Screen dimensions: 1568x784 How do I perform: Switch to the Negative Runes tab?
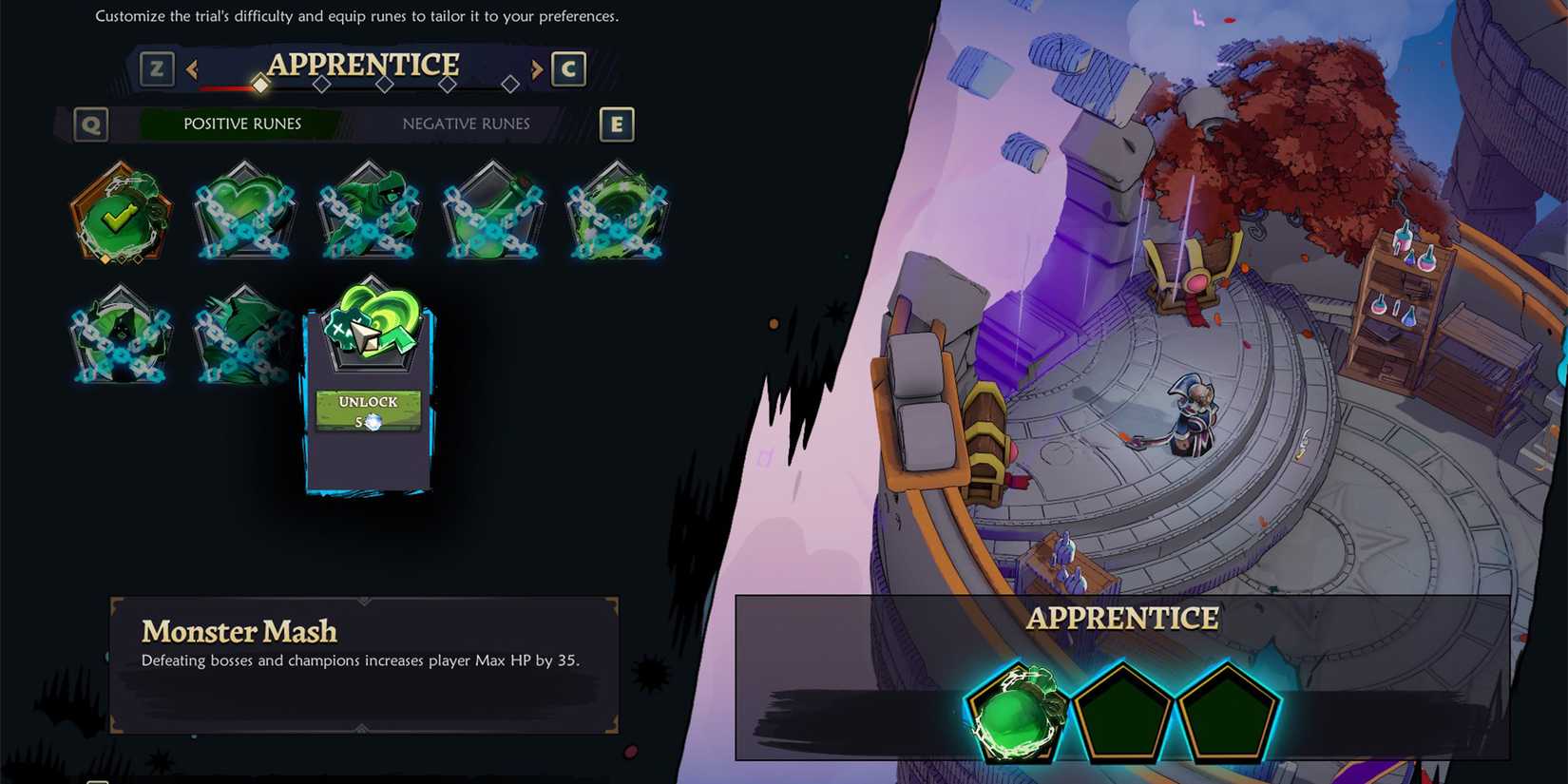(x=465, y=124)
